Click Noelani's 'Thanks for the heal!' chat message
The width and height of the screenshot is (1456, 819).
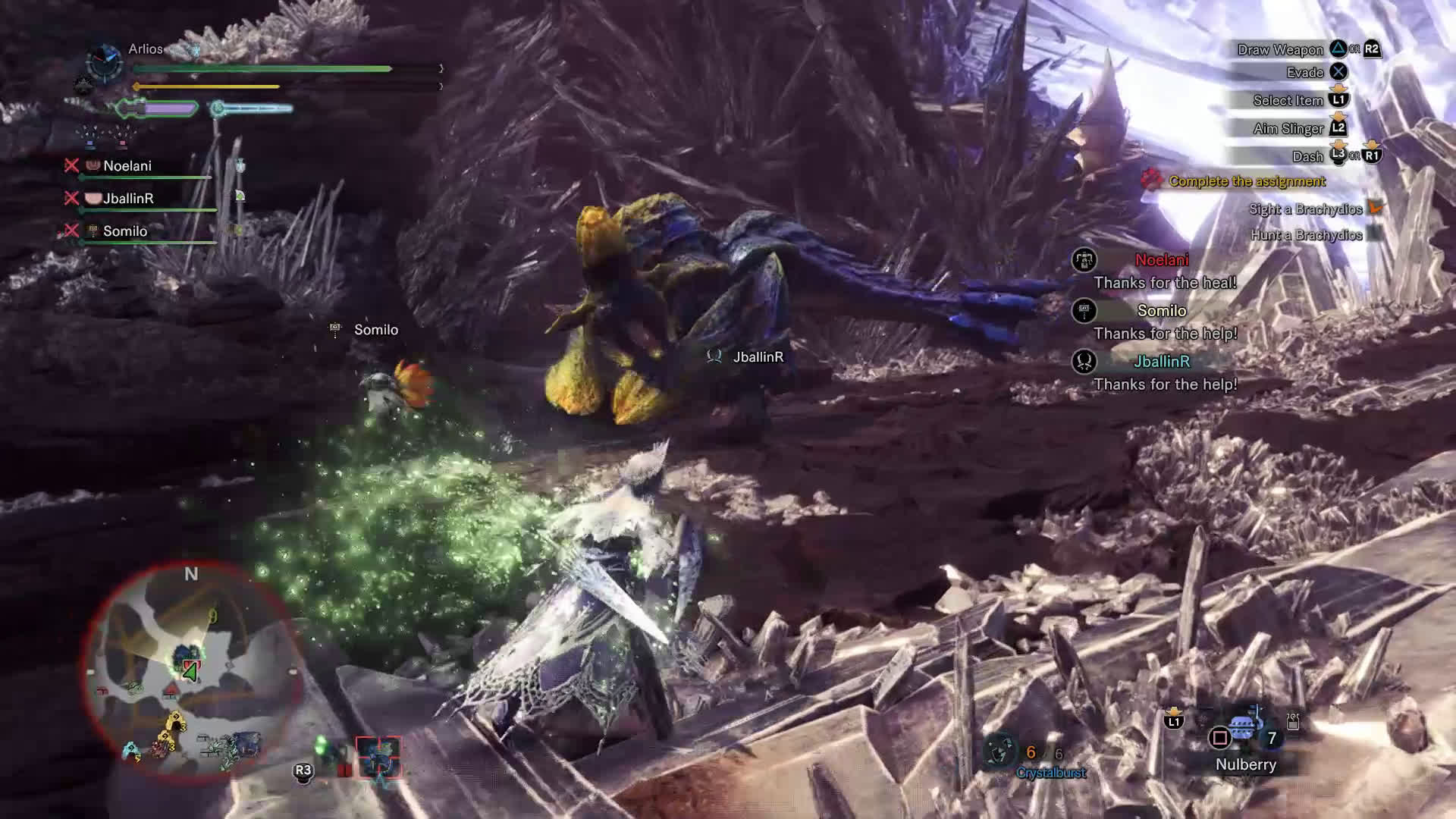1165,283
